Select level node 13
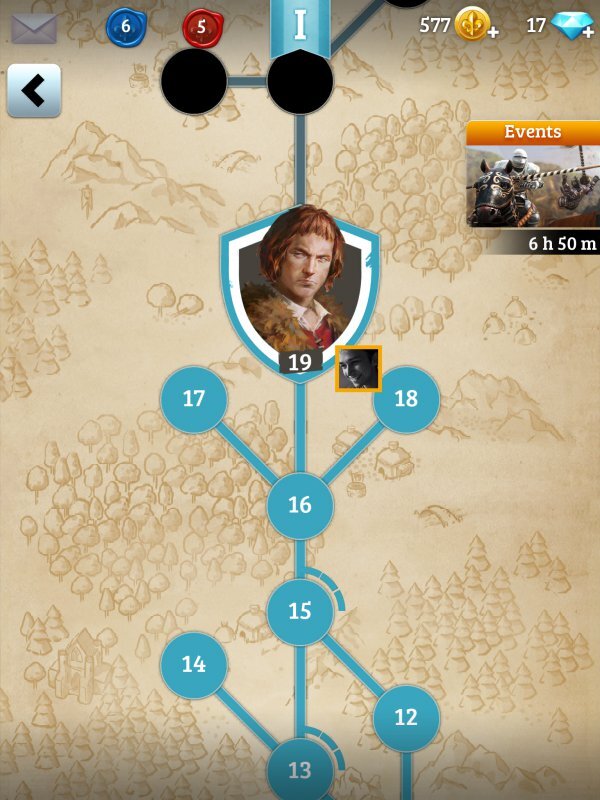Image resolution: width=600 pixels, height=800 pixels. coord(300,771)
